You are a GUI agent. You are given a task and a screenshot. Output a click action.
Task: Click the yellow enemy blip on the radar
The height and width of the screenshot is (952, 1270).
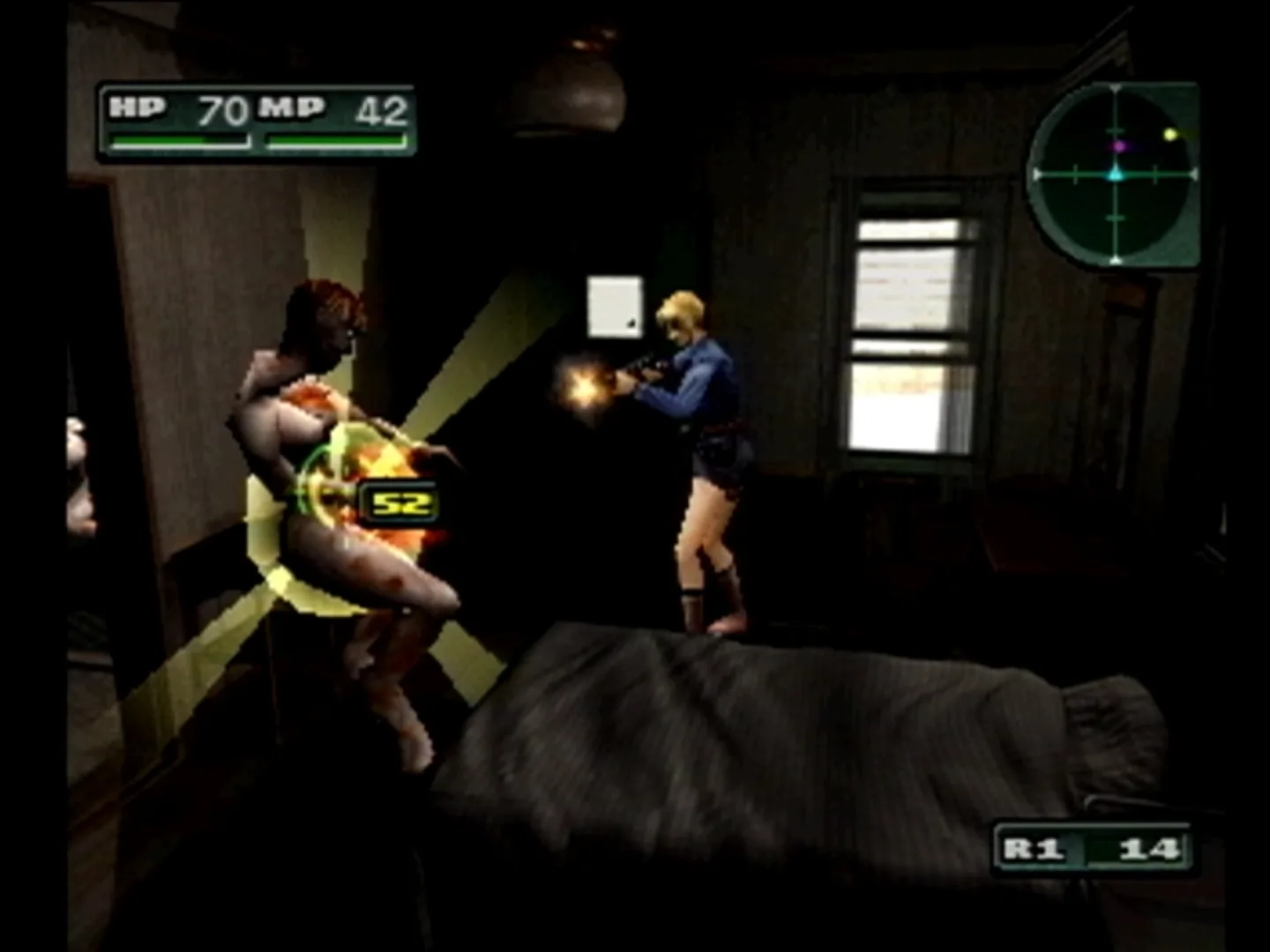[1171, 132]
